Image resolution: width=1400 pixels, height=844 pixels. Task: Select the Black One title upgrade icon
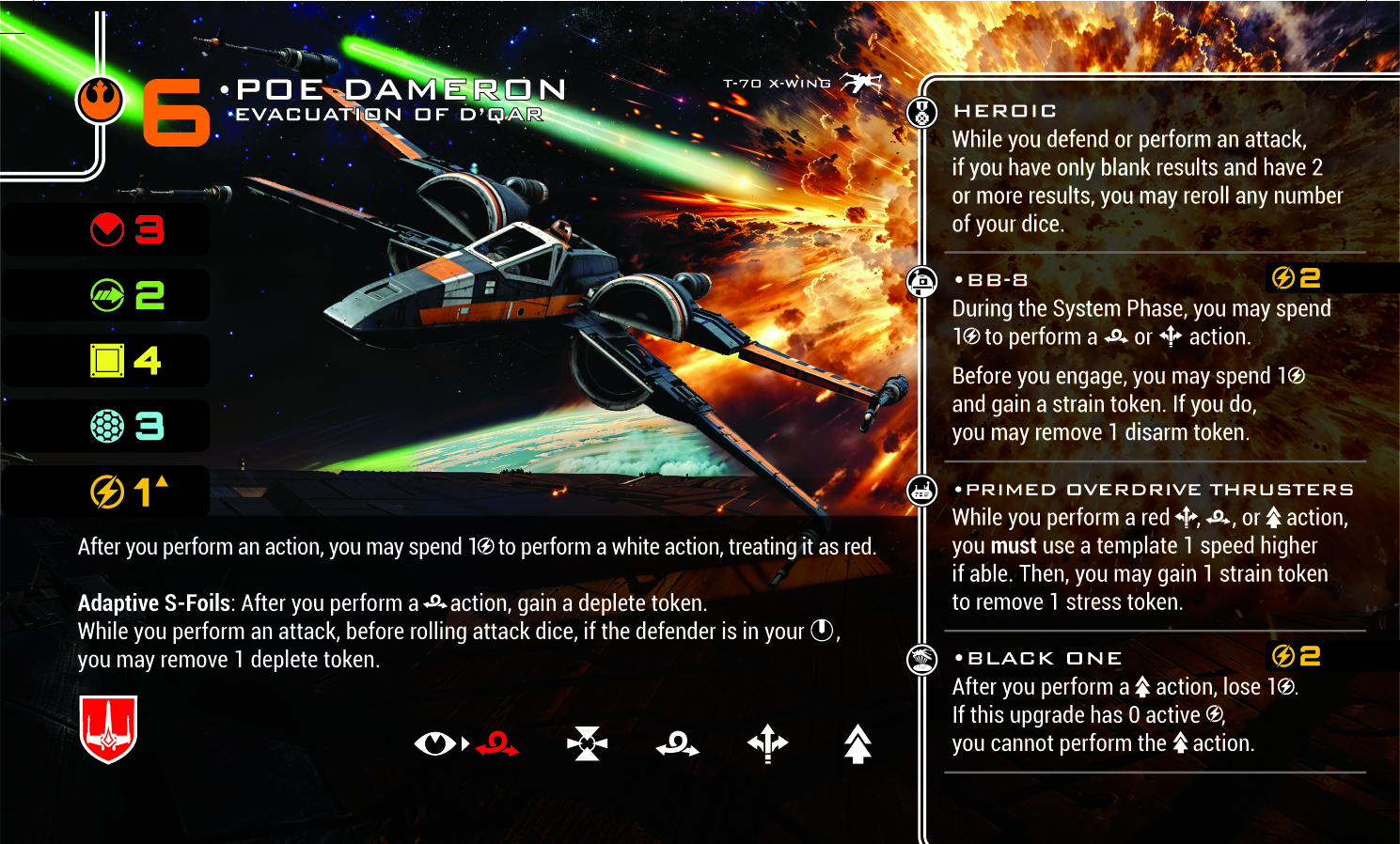pos(921,659)
